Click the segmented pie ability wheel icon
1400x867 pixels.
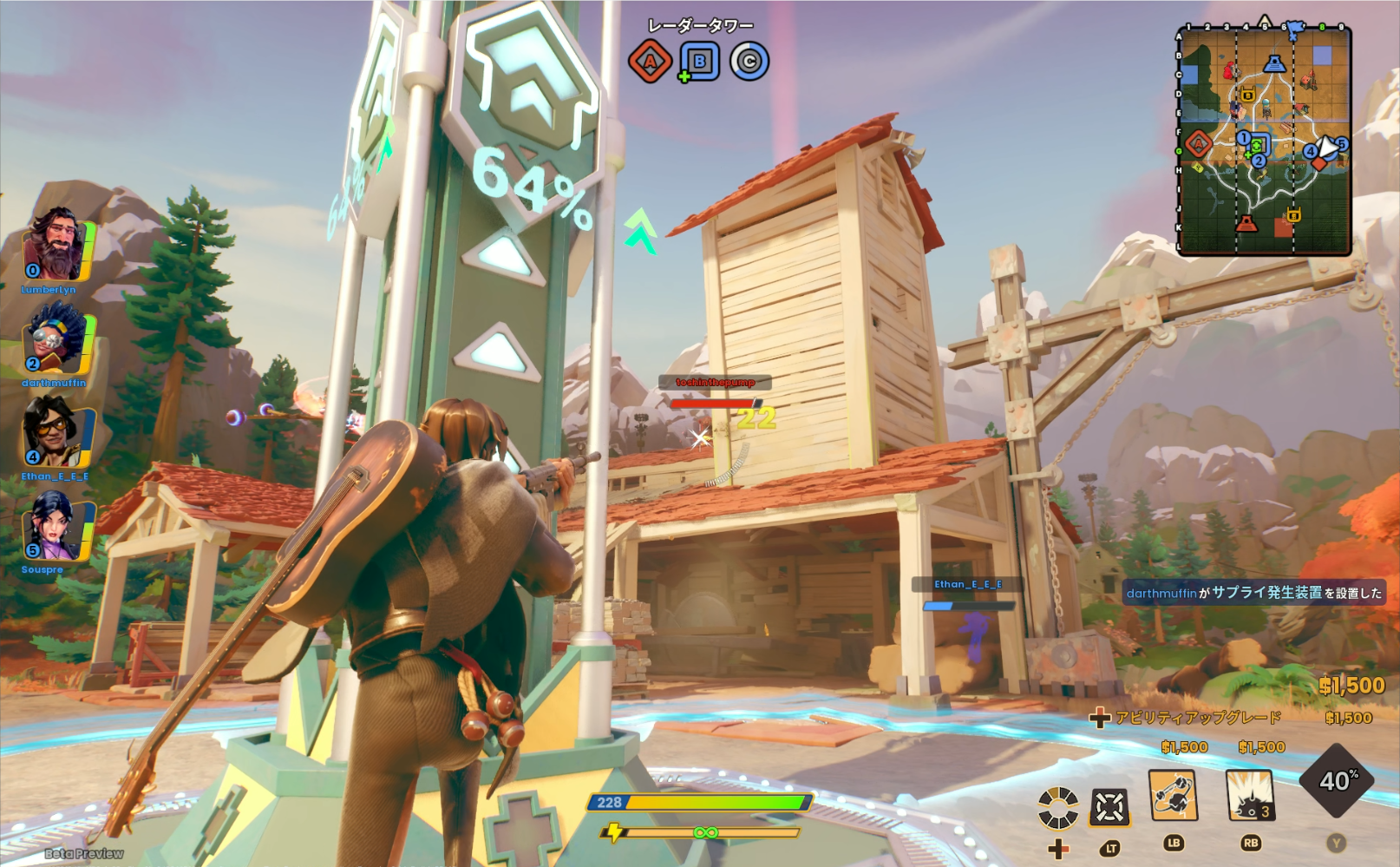[x=1061, y=809]
